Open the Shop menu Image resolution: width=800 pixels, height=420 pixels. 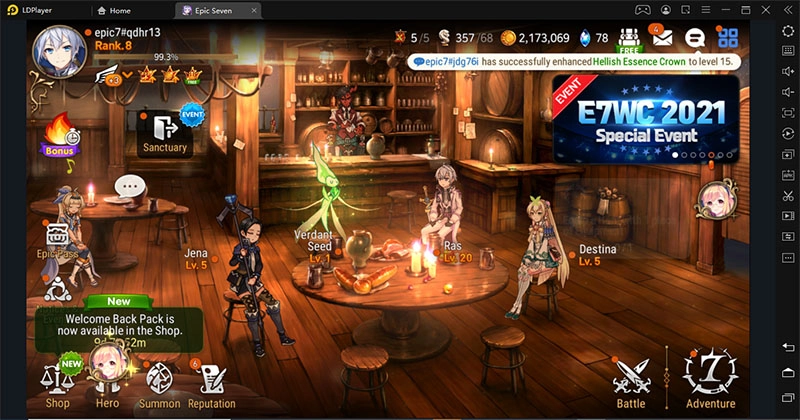(56, 383)
